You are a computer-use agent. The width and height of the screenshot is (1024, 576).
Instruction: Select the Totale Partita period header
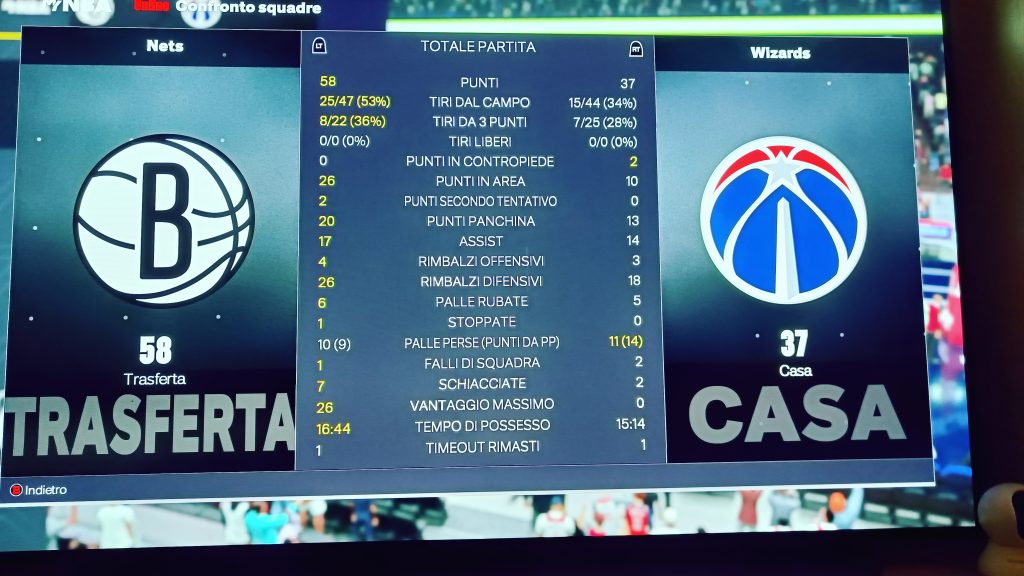(x=477, y=47)
